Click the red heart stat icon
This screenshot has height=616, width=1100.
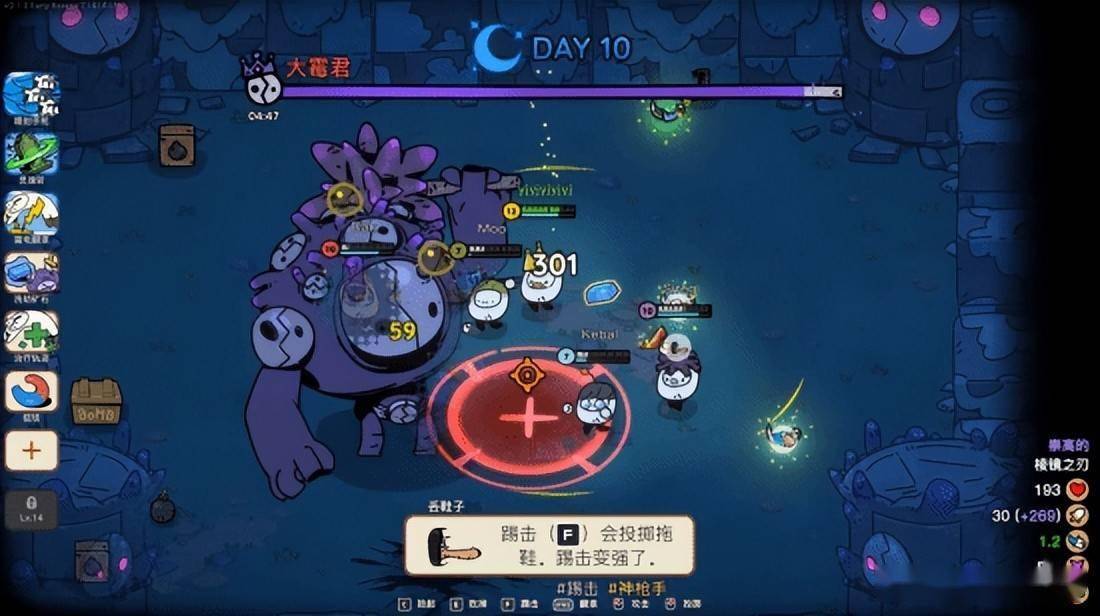[1077, 490]
